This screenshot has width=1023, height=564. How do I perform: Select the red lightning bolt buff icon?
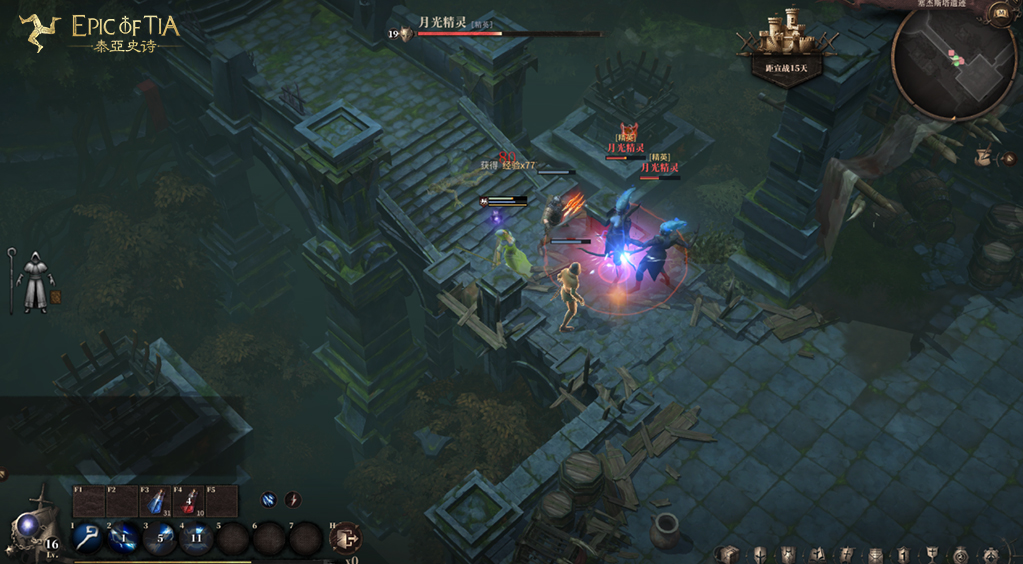(x=293, y=499)
